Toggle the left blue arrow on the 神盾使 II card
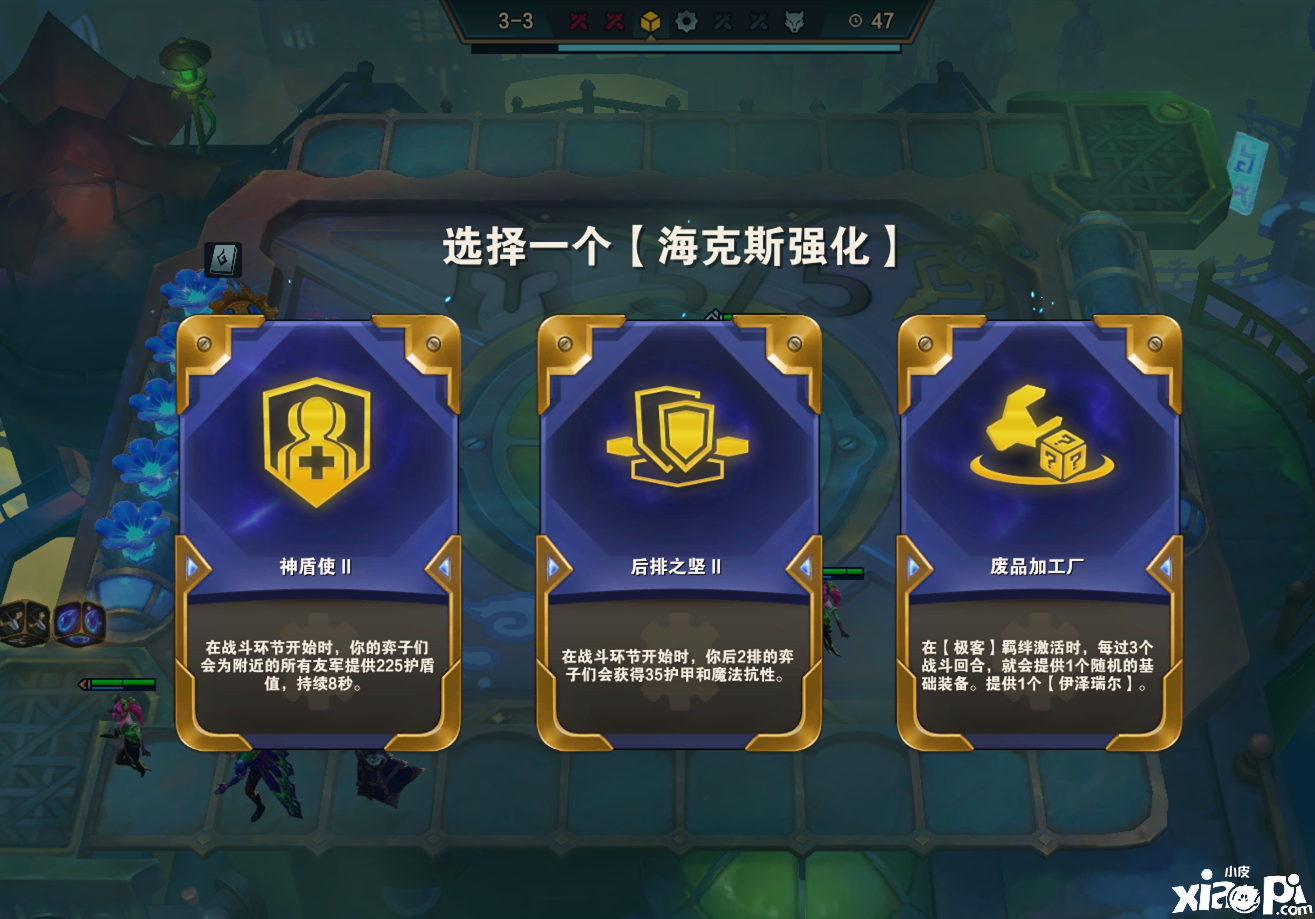 190,568
